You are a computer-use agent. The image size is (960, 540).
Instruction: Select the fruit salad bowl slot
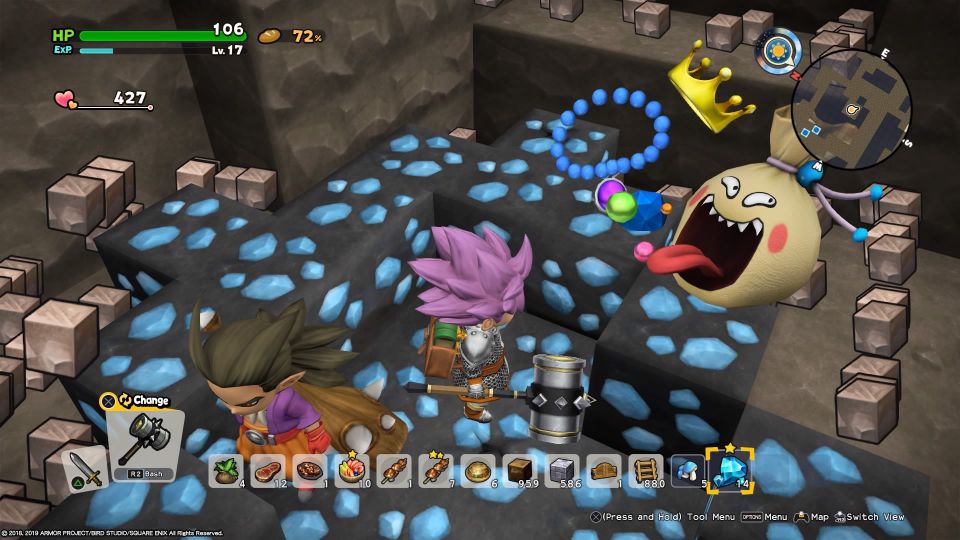point(351,470)
